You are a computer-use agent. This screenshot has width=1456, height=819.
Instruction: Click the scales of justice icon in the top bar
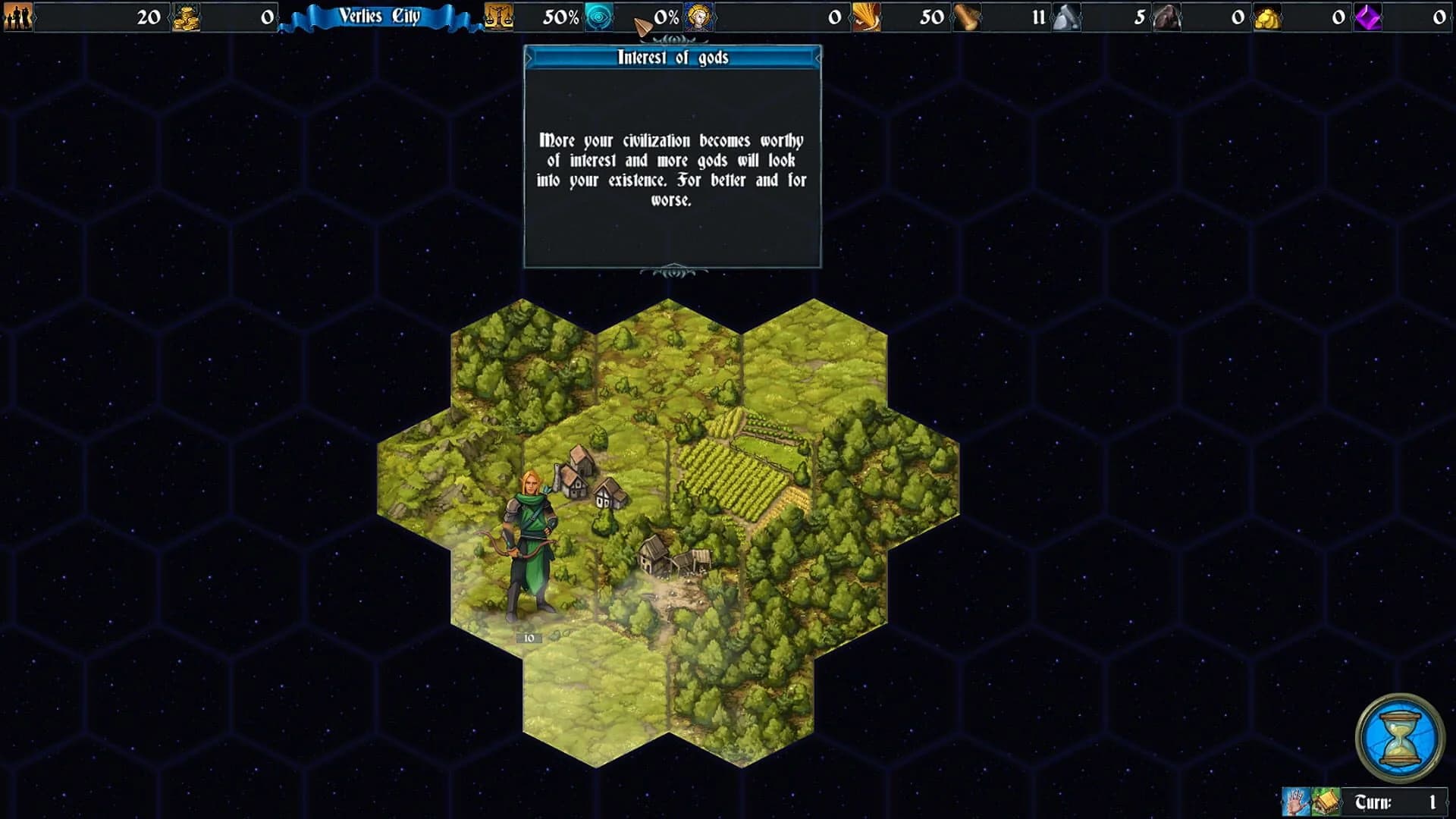497,15
